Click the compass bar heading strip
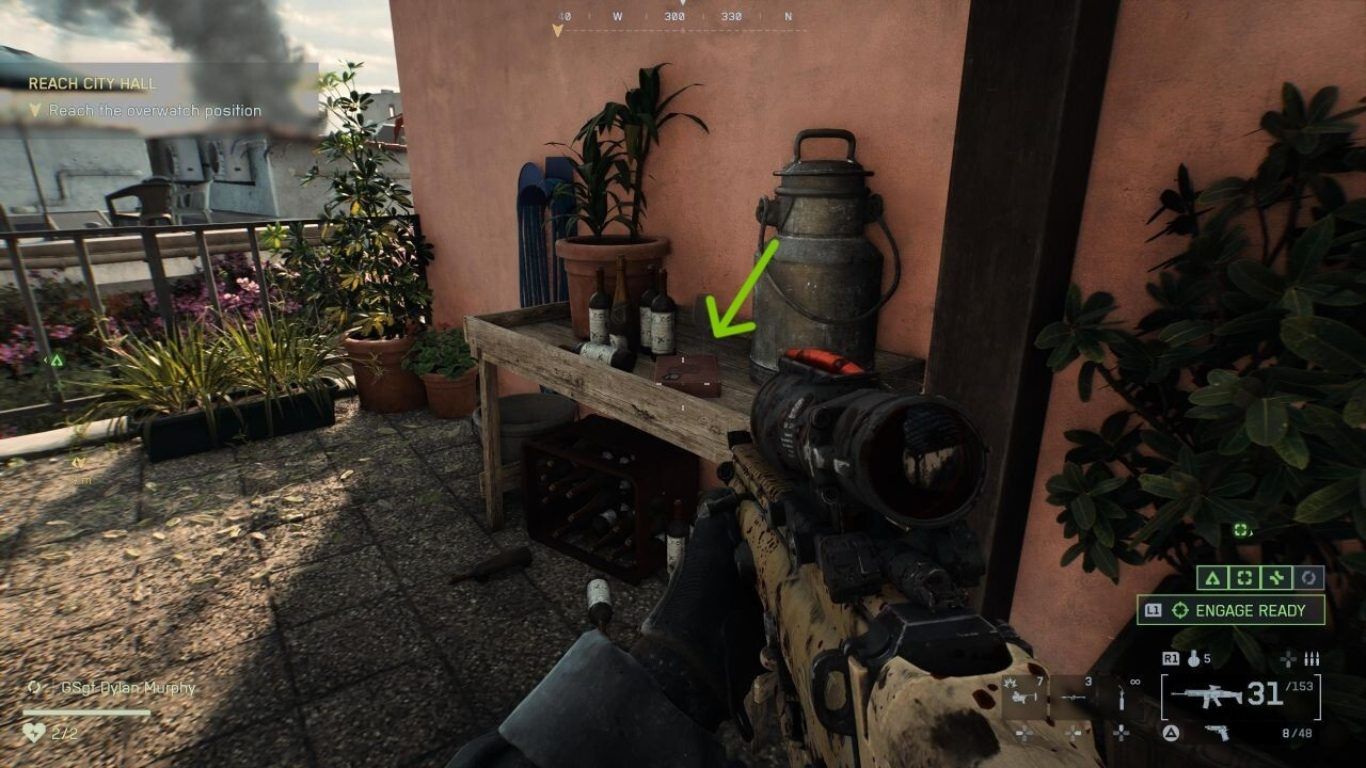Screen dimensions: 1366x768 click(x=680, y=17)
